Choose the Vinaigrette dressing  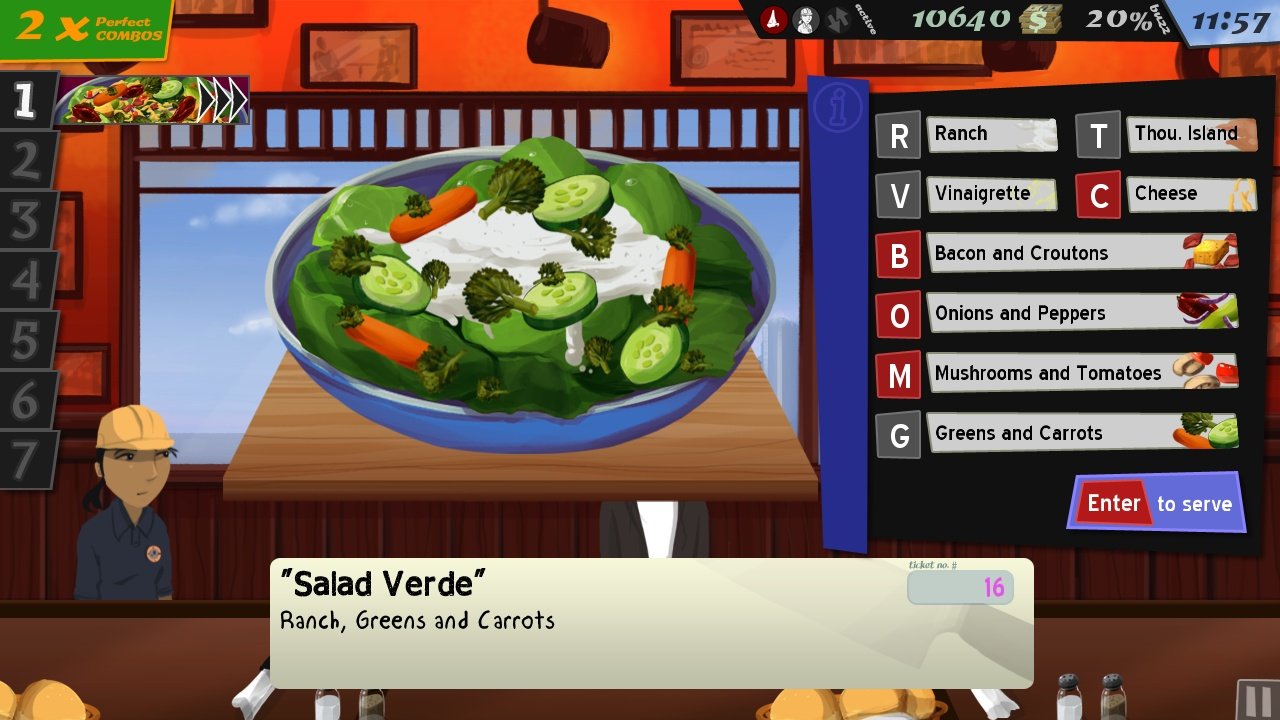899,194
